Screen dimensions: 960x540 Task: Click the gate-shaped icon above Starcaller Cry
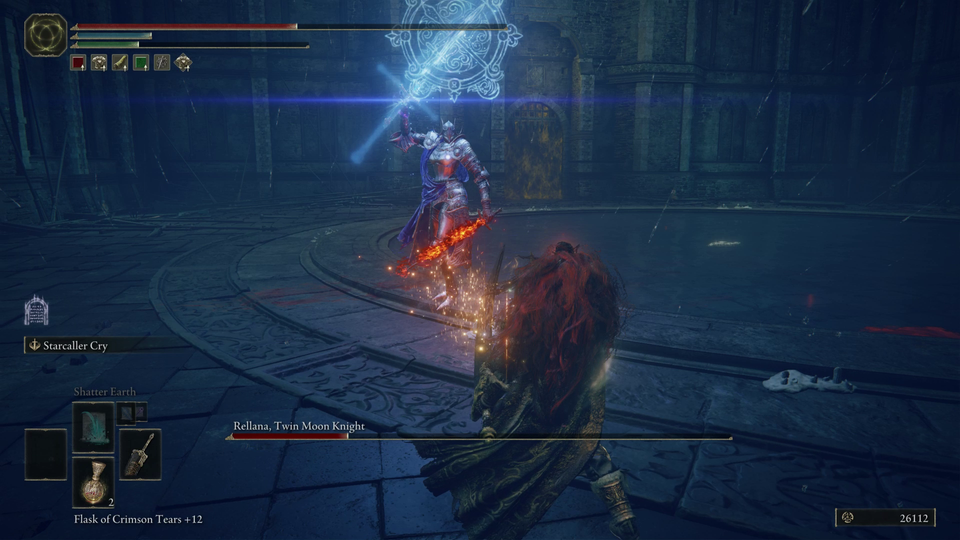pos(37,310)
